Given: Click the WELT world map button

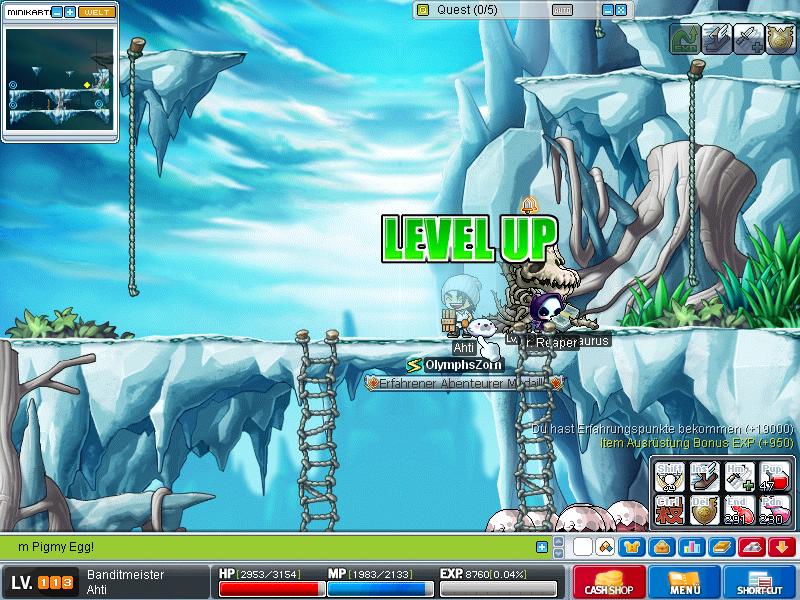Looking at the screenshot, I should point(96,12).
